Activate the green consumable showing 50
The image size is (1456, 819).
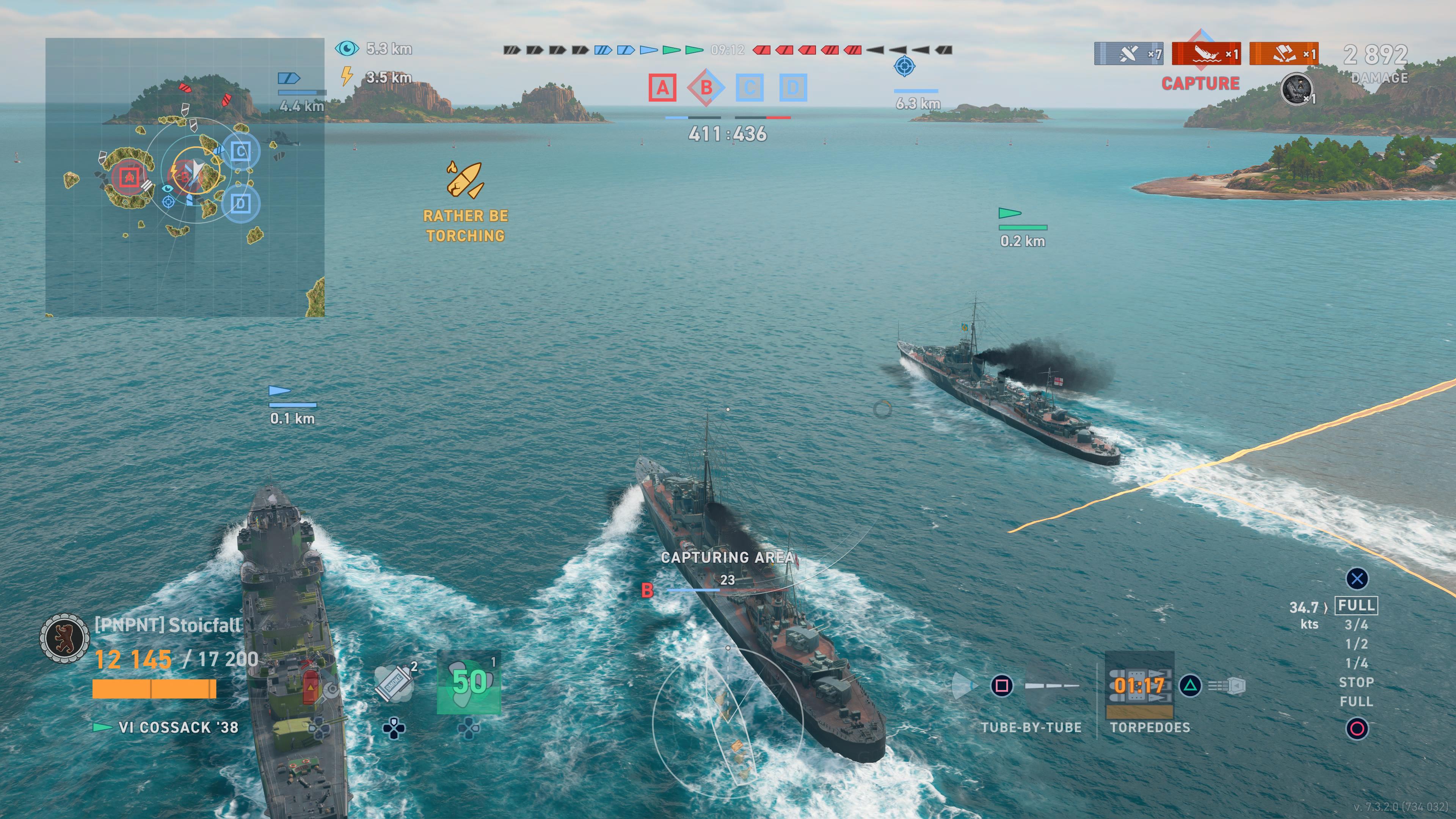[469, 682]
